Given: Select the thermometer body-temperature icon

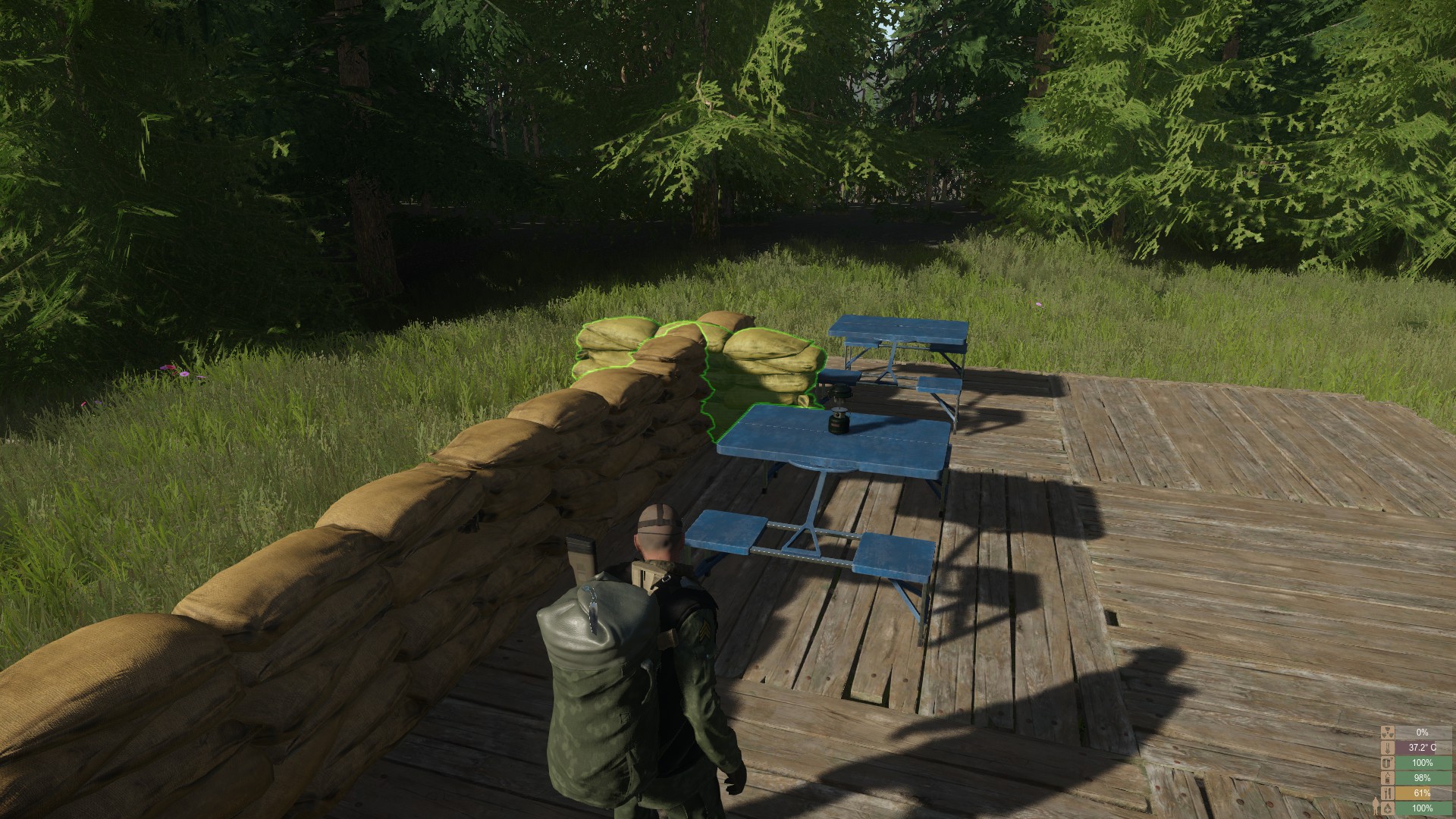Looking at the screenshot, I should (1388, 748).
